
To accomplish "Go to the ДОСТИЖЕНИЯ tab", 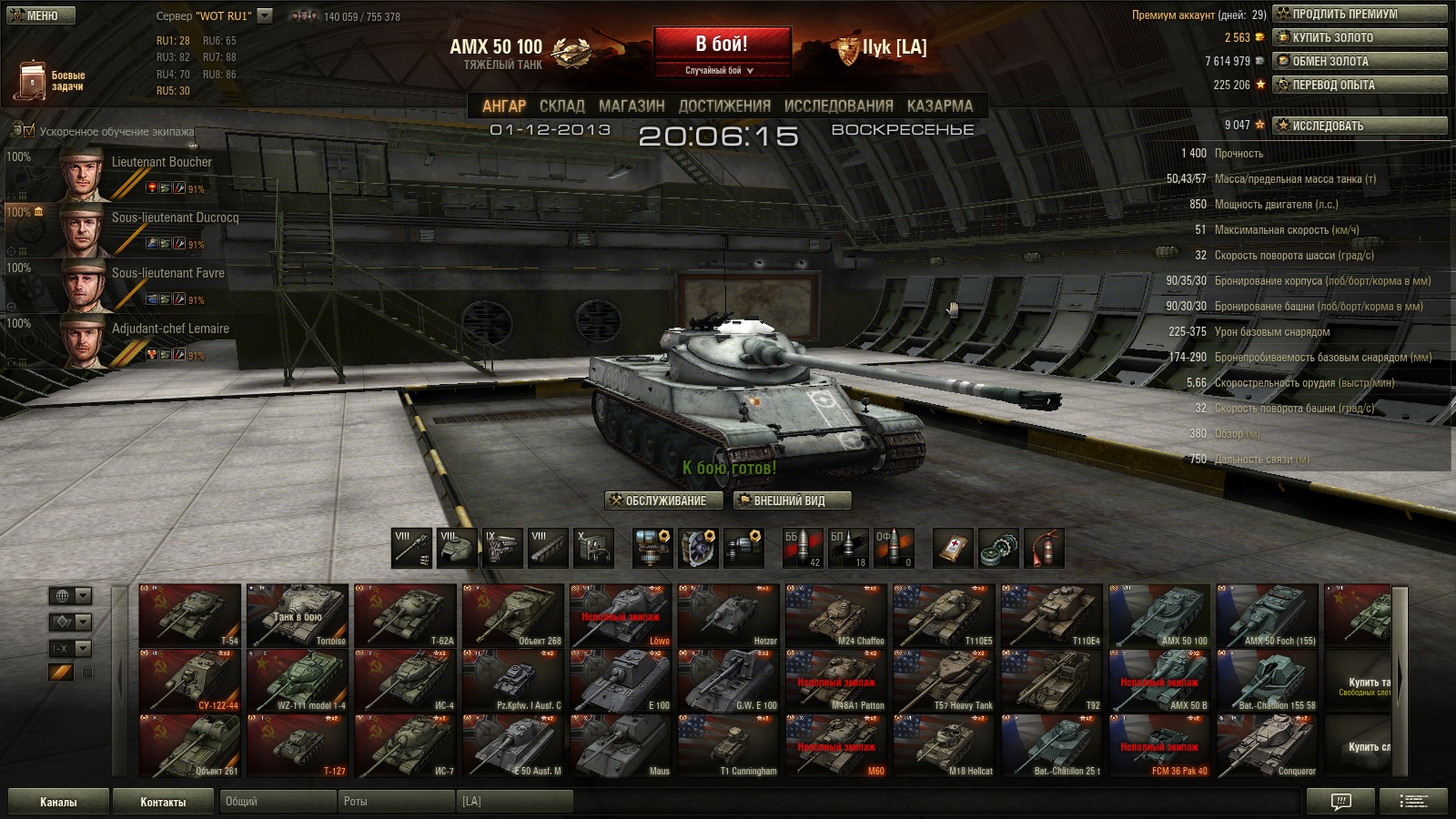I will click(724, 106).
